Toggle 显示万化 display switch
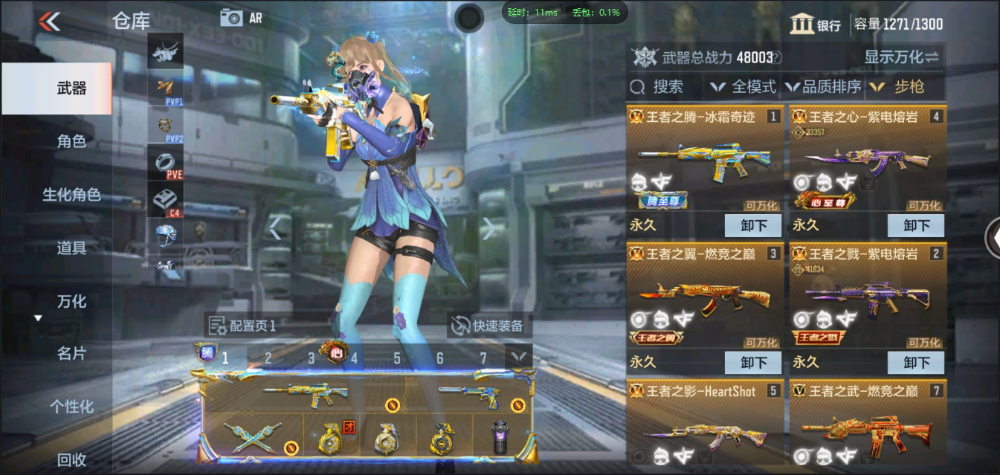The height and width of the screenshot is (475, 1000). [x=902, y=57]
